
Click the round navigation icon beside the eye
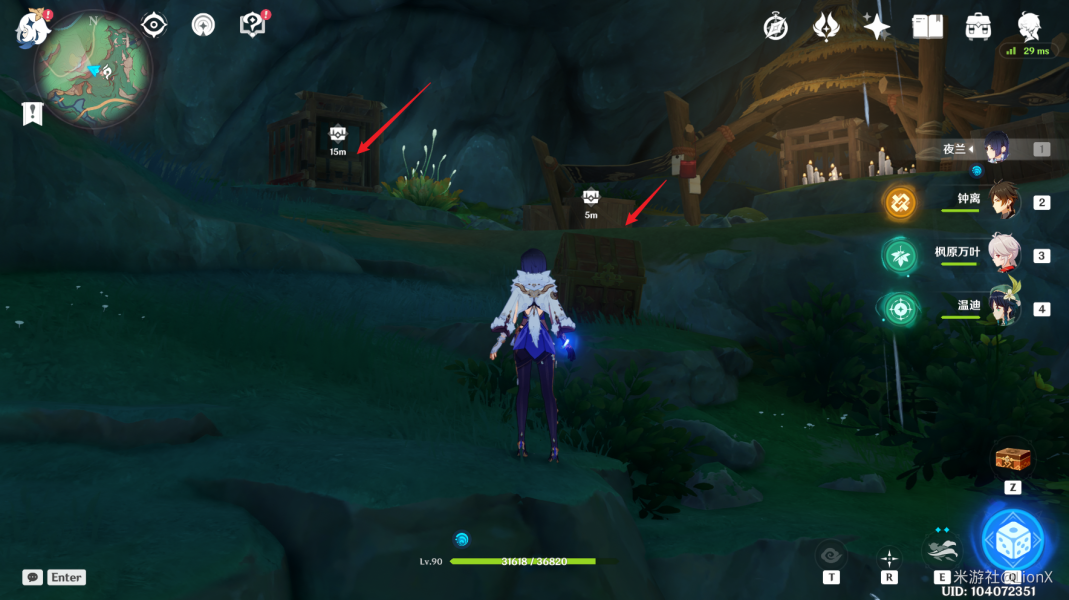pos(203,25)
